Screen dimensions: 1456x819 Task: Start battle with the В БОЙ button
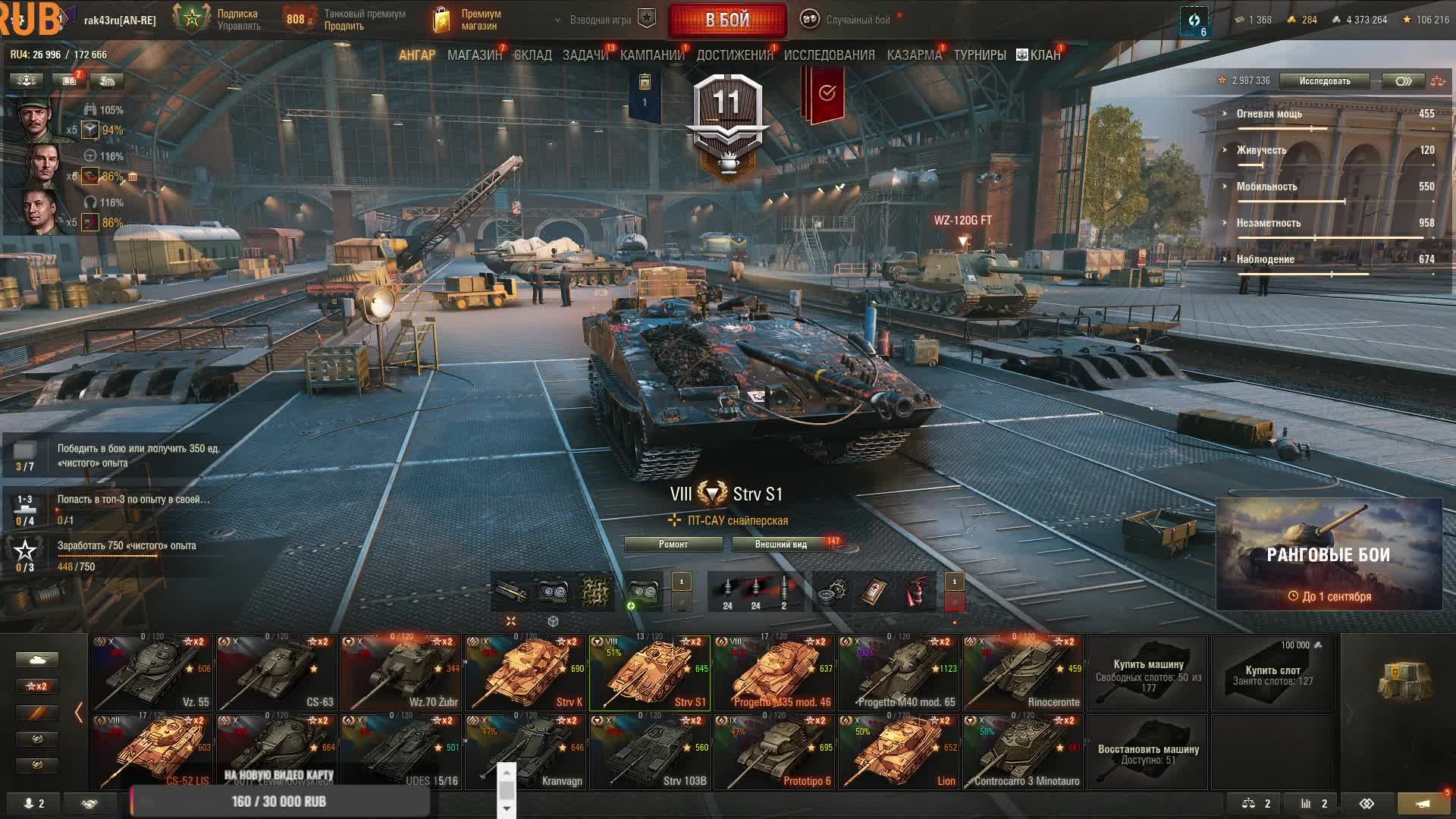[x=727, y=20]
